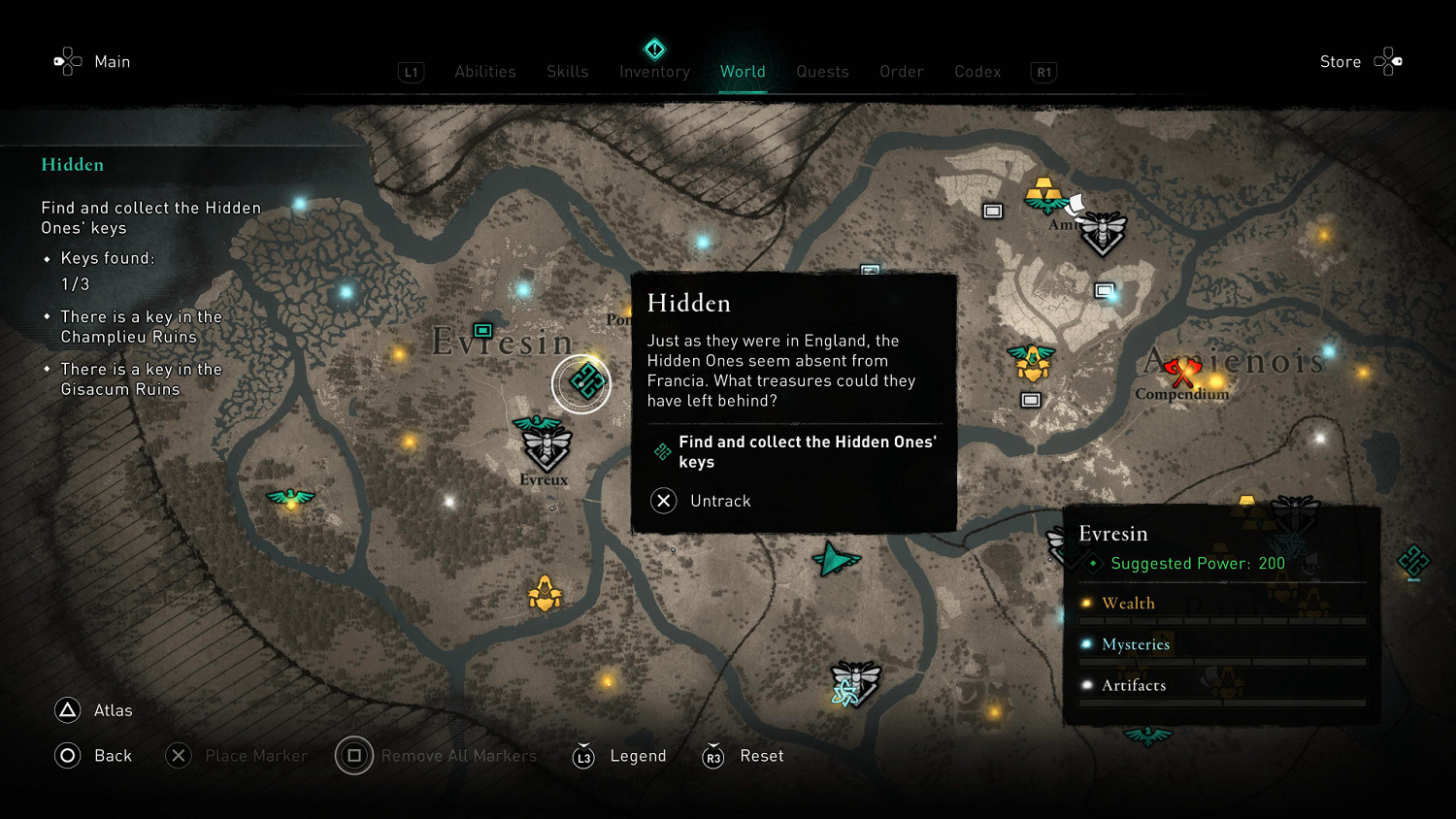Open the Quests tab

coord(822,72)
